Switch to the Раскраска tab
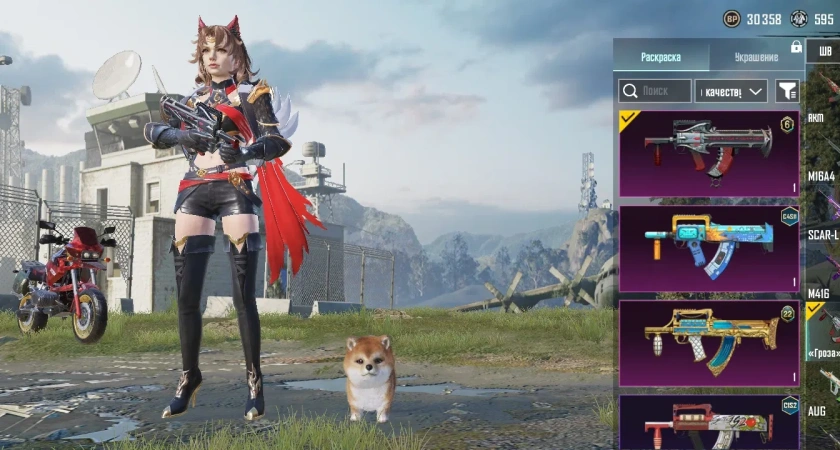The image size is (840, 450). [660, 58]
